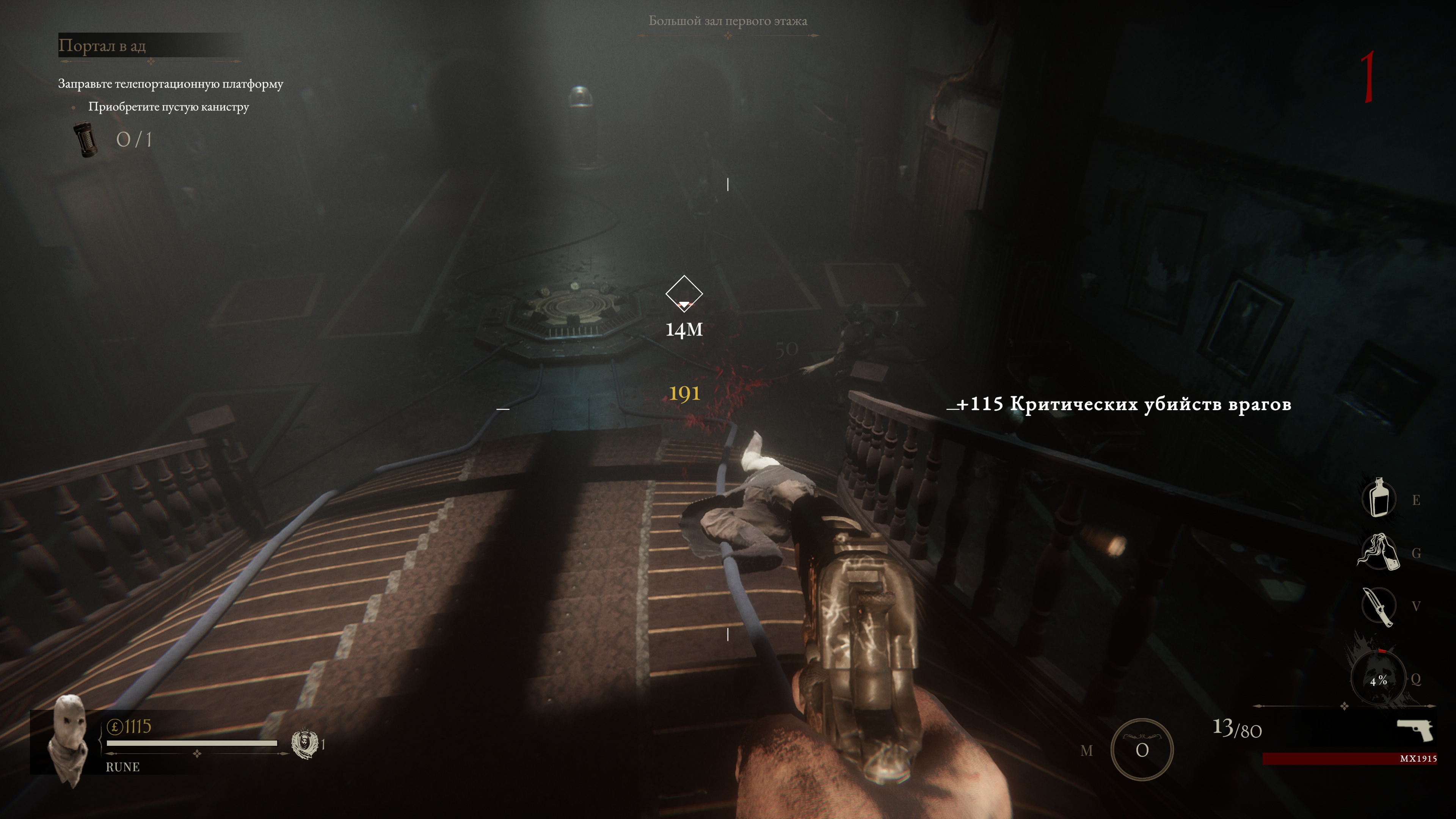Select the bottle healing item icon

tap(1379, 497)
